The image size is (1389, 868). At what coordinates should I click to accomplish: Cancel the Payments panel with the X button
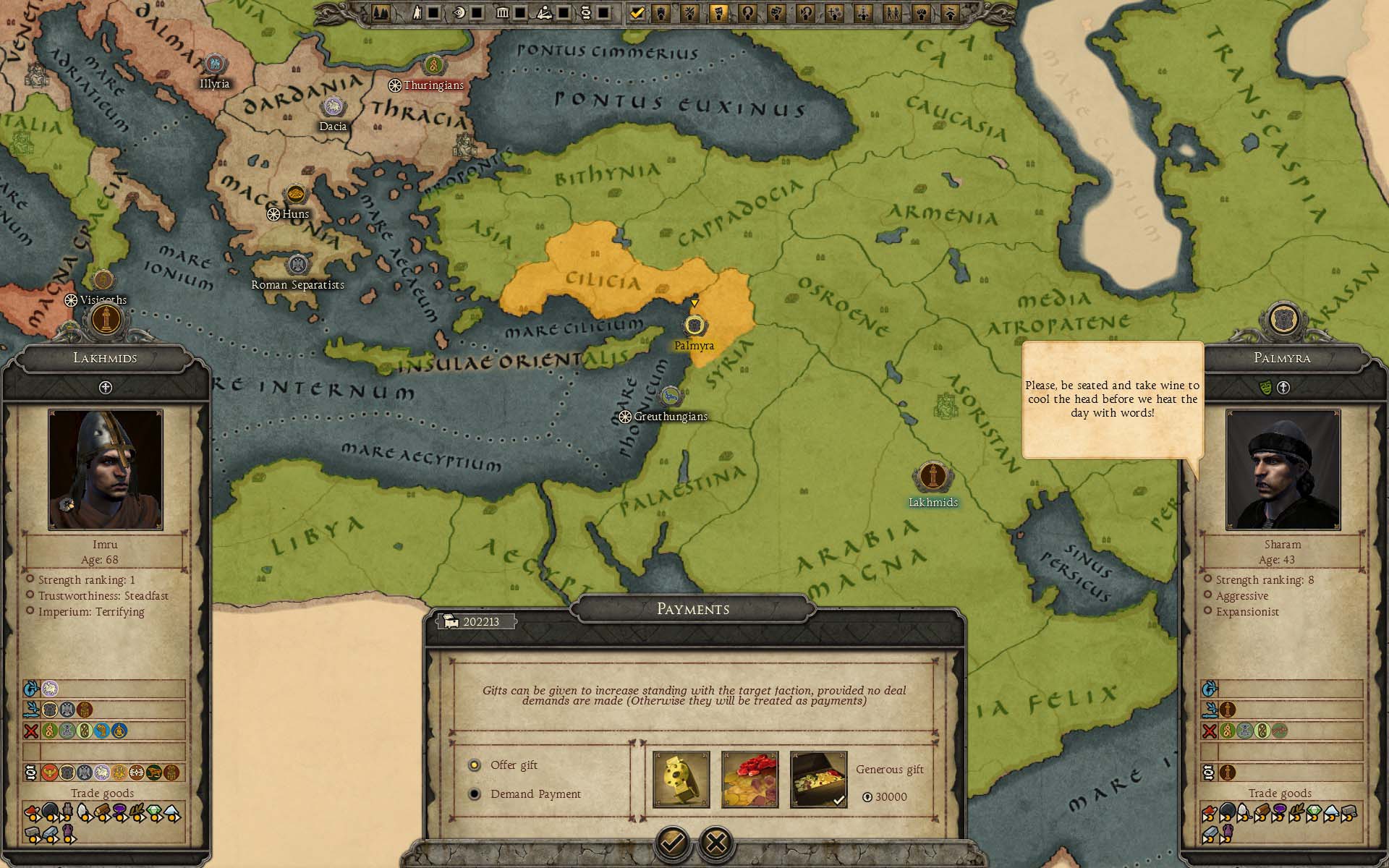tap(716, 842)
